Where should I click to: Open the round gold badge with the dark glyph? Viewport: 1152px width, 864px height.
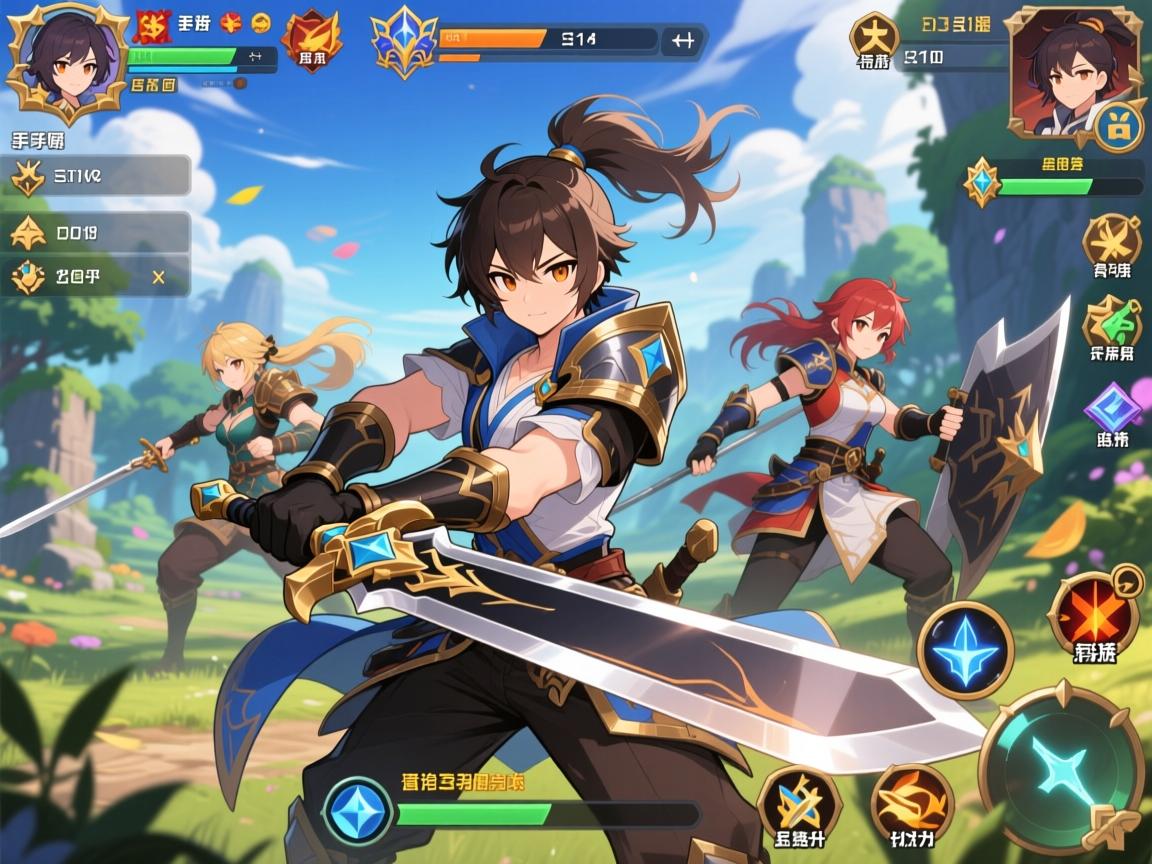tap(873, 36)
